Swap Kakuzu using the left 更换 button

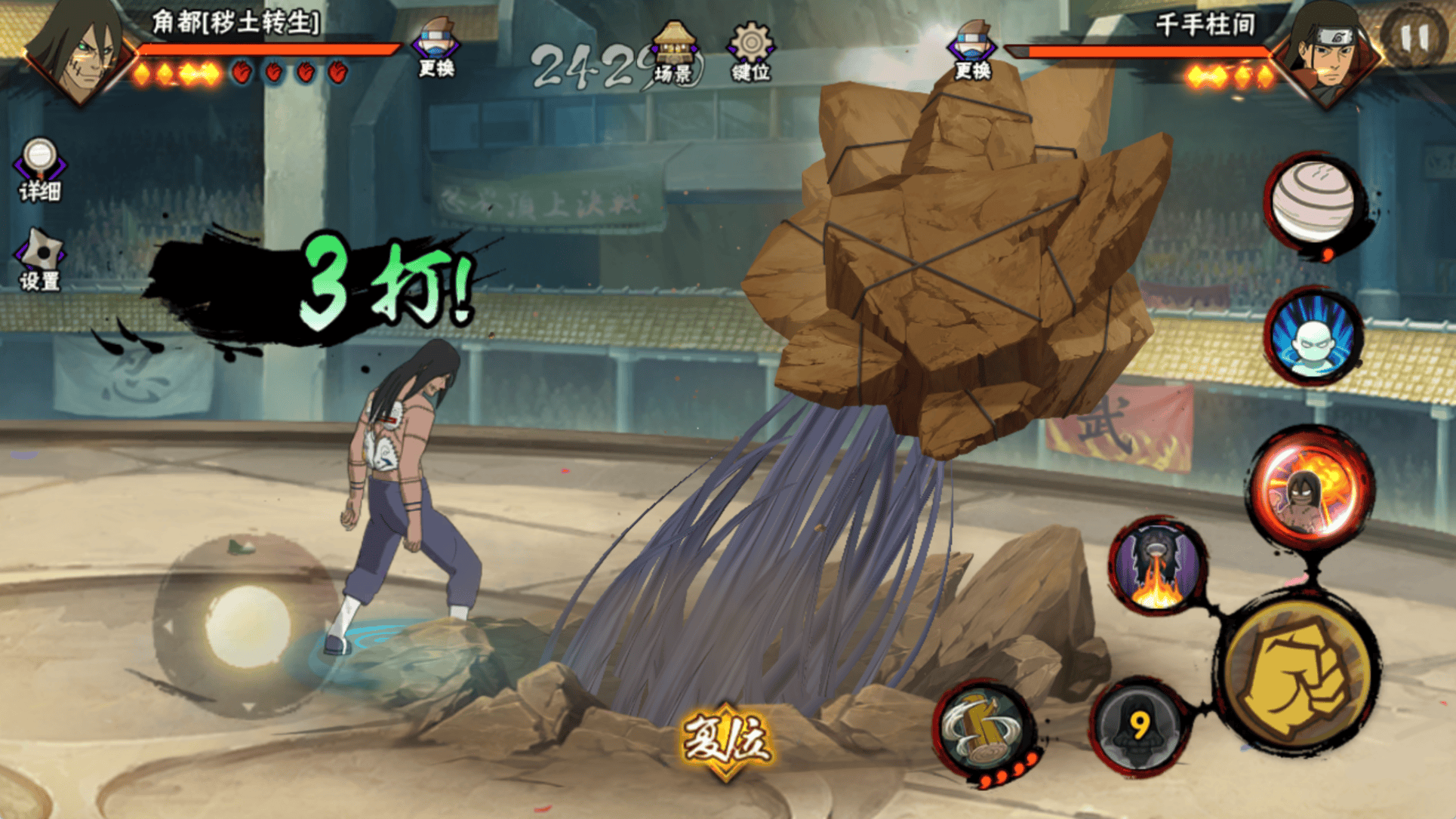[x=436, y=48]
